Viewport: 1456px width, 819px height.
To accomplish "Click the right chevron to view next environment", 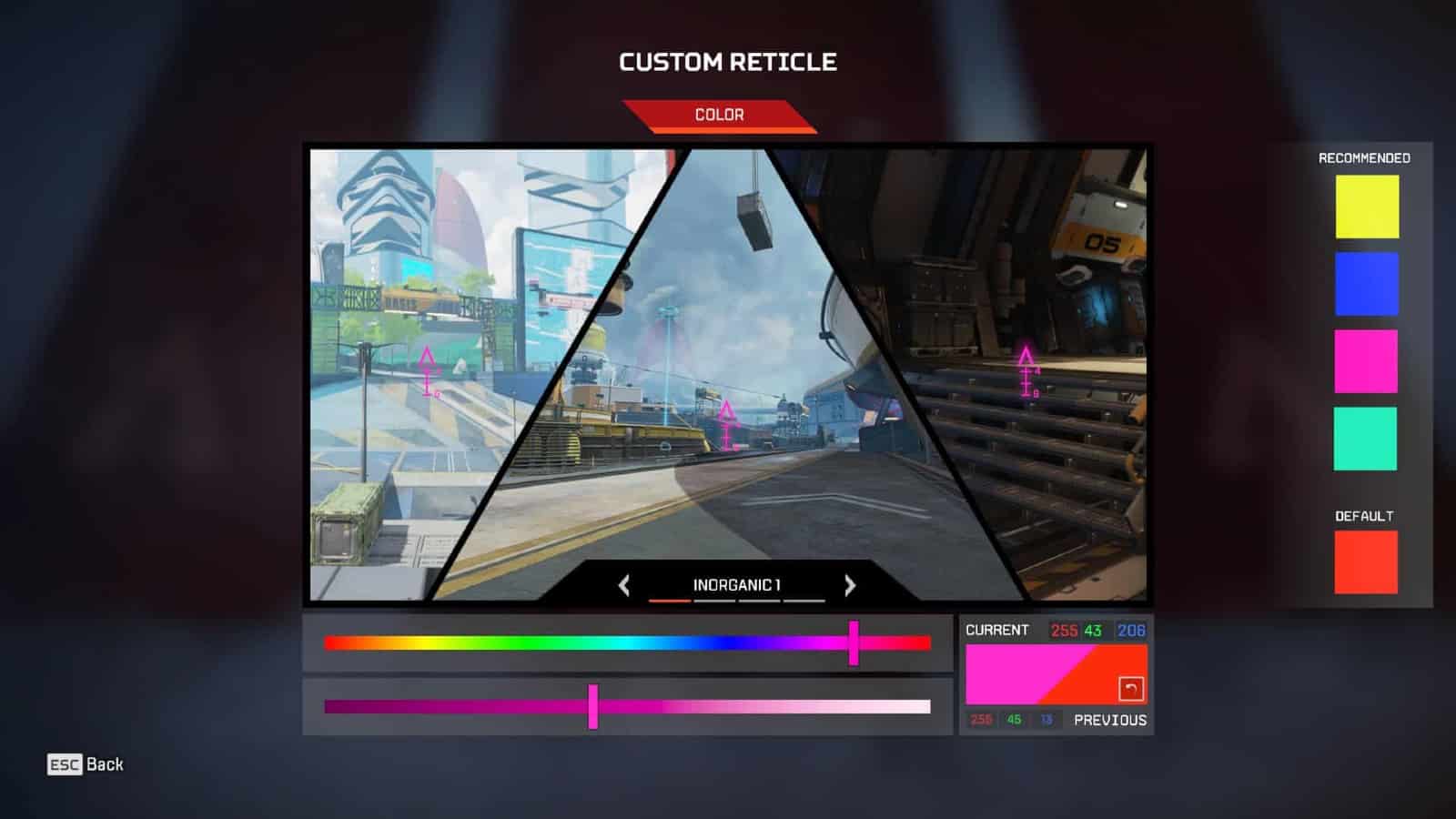I will (848, 587).
